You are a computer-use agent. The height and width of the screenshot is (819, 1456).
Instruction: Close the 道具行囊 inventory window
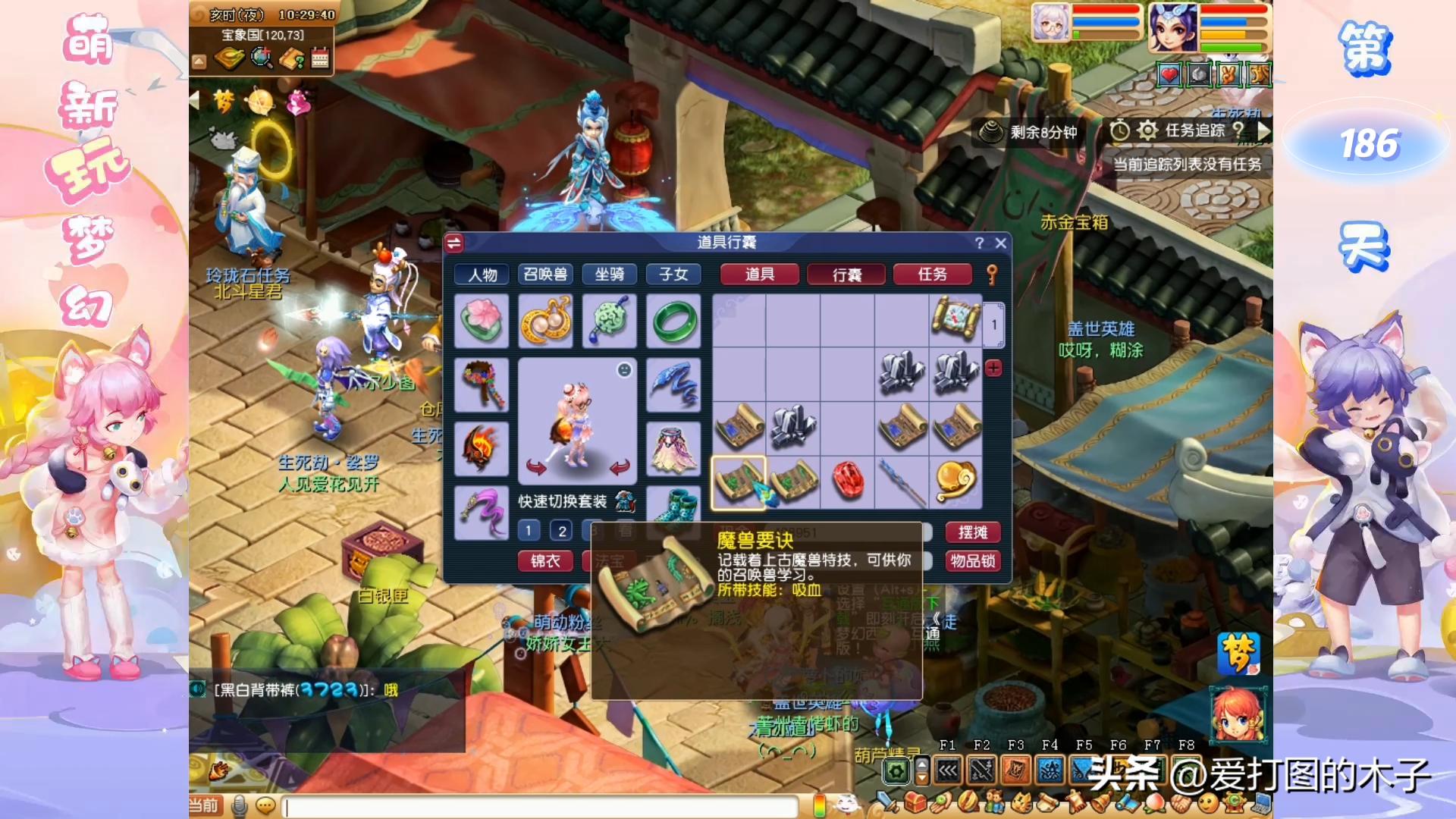pos(1000,243)
